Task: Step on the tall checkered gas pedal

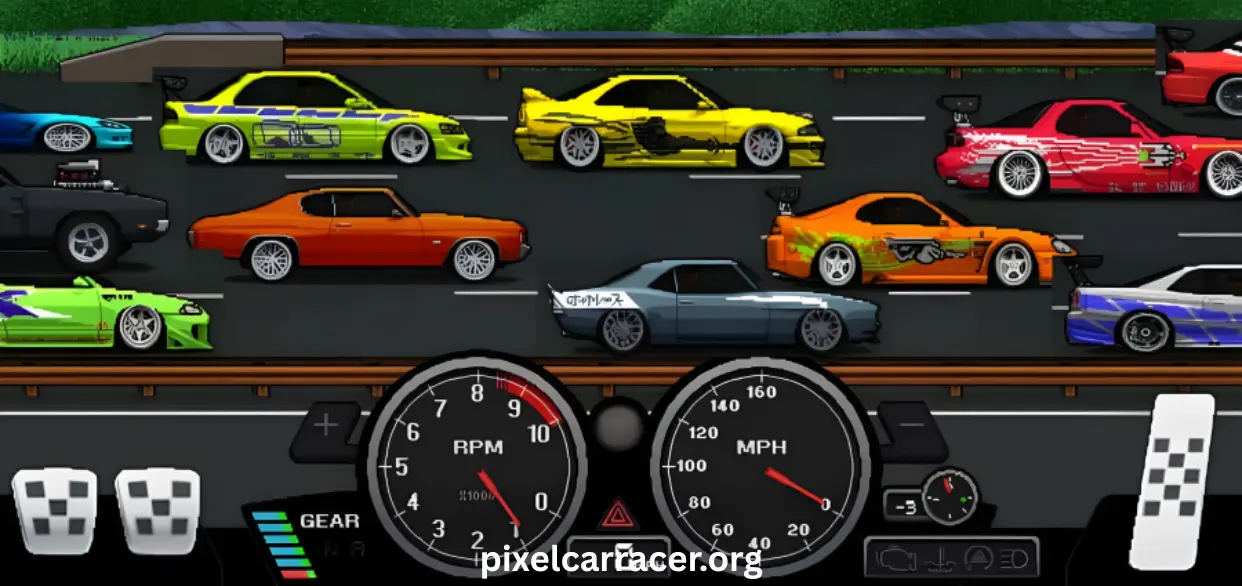Action: (1172, 481)
